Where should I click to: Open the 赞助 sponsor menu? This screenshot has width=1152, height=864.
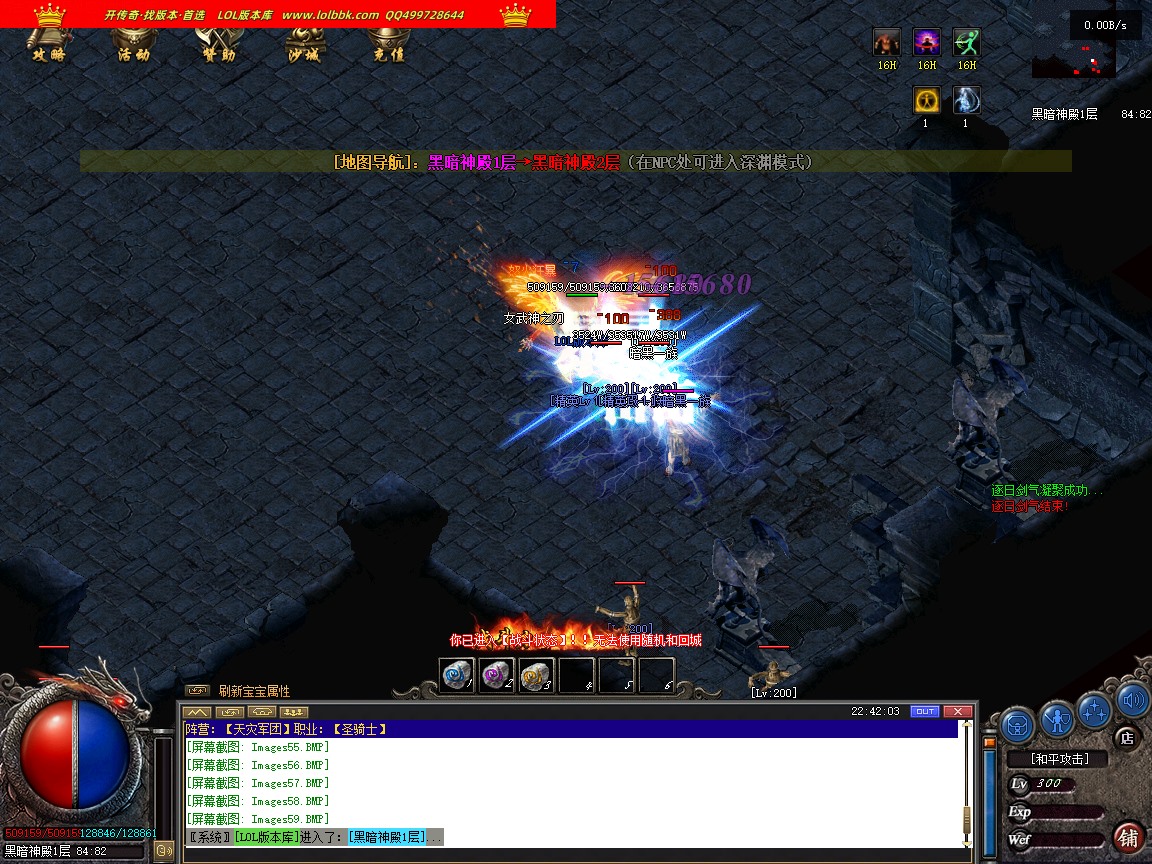218,45
